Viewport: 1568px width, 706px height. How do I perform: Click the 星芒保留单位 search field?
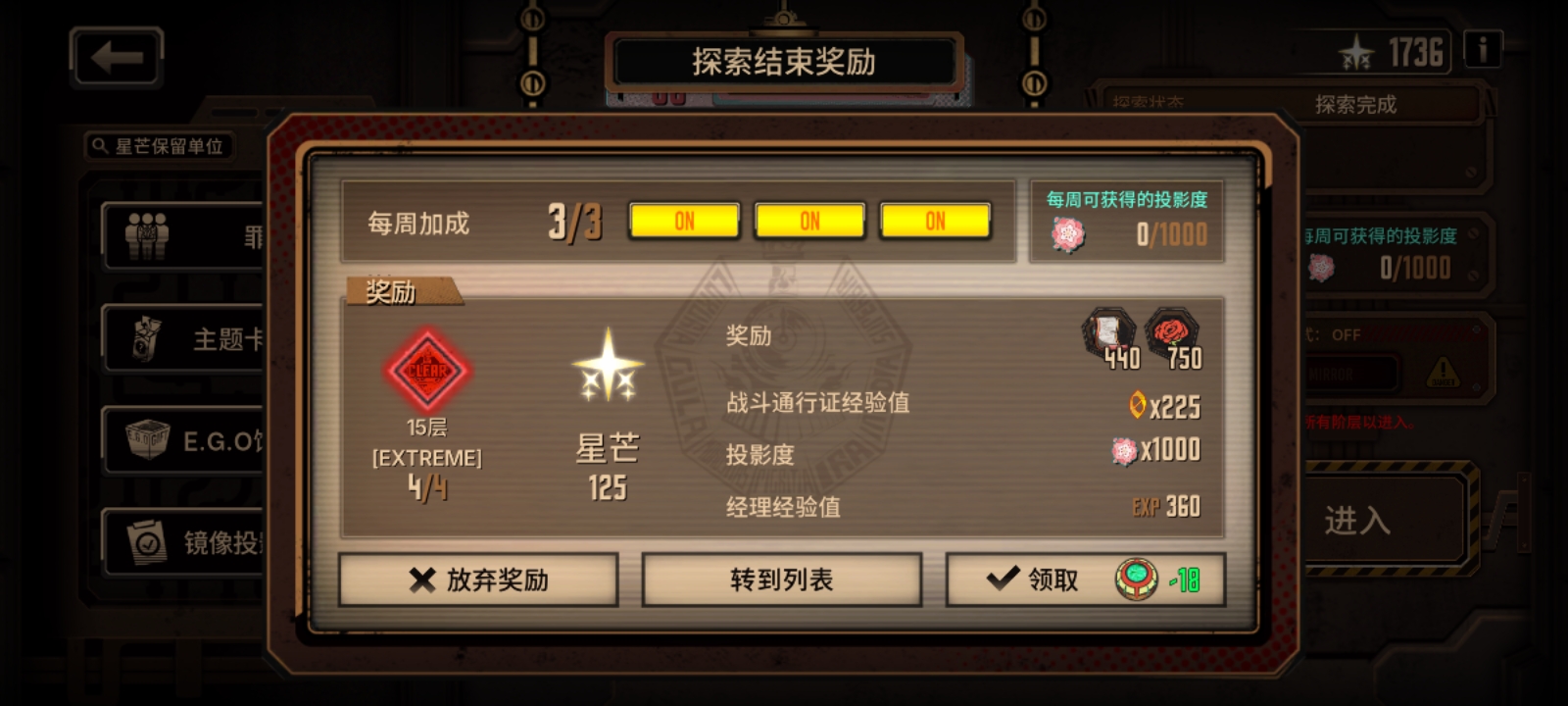[x=163, y=147]
